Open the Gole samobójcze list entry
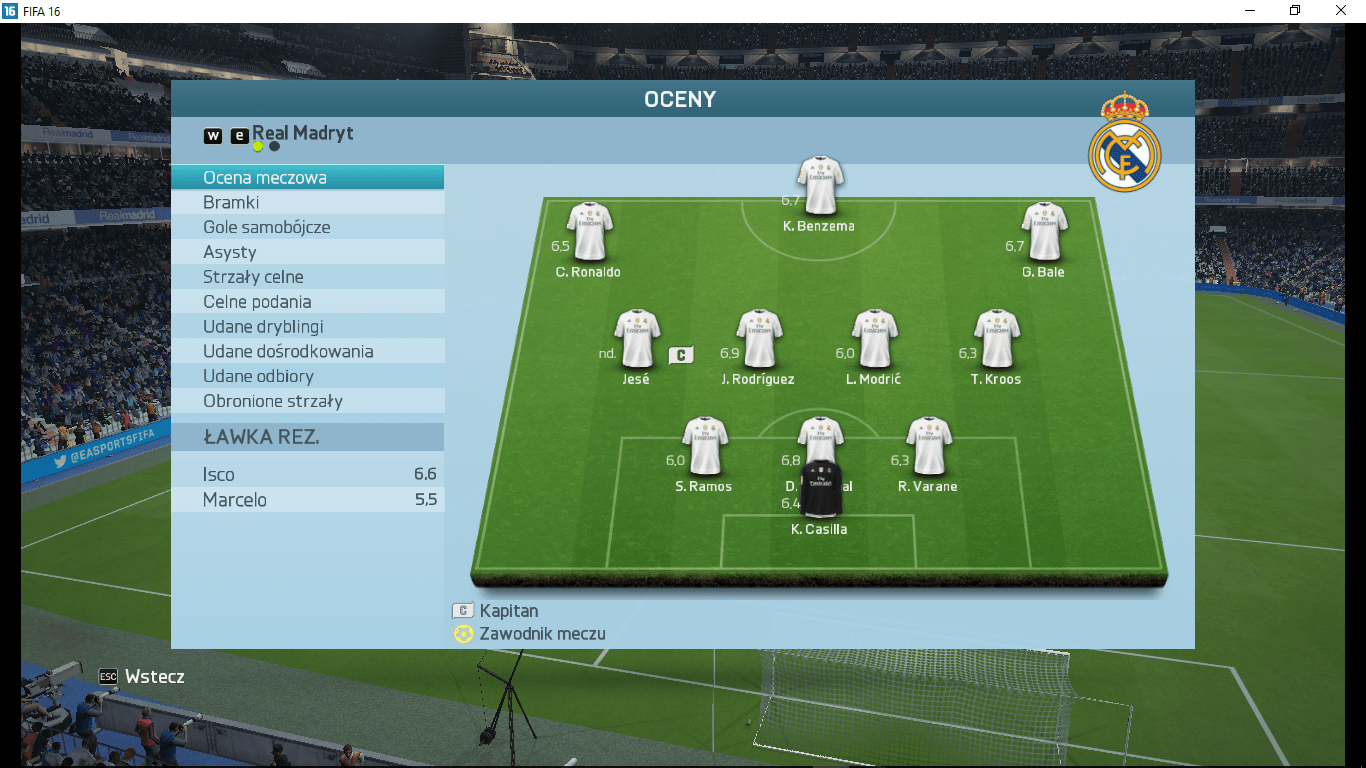 tap(307, 228)
